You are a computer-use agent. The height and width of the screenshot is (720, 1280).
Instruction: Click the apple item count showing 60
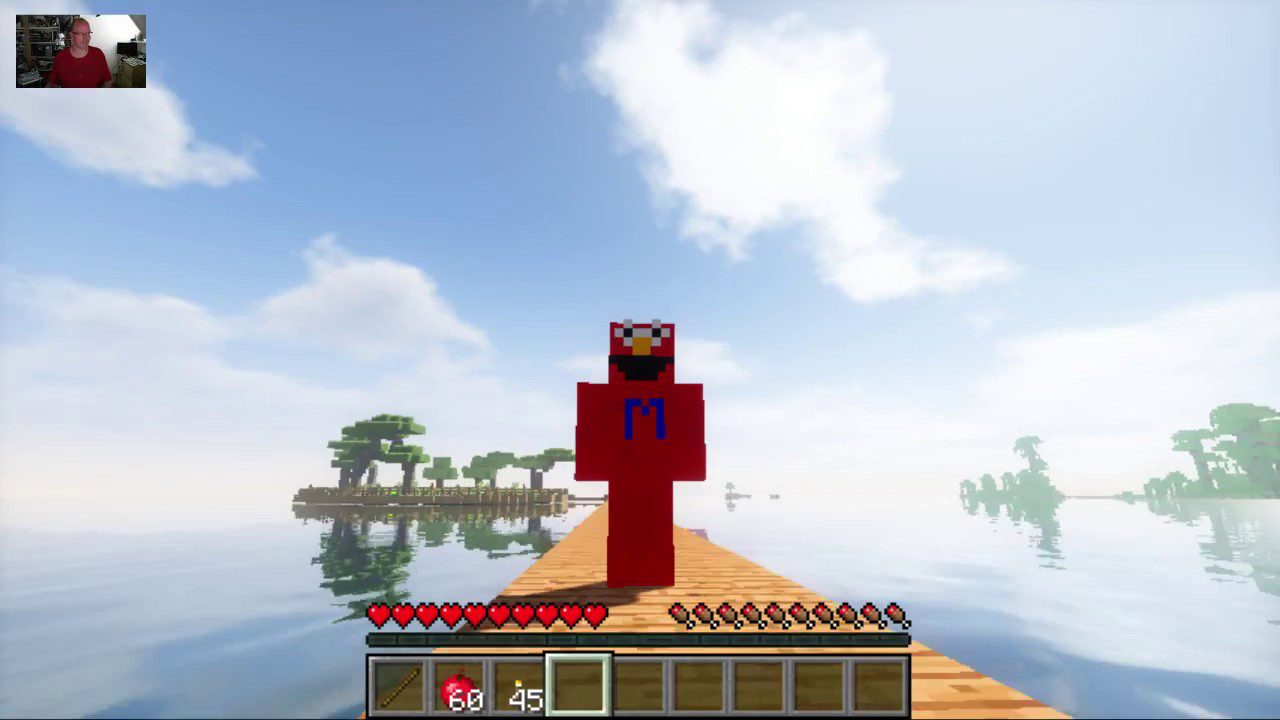click(x=467, y=700)
